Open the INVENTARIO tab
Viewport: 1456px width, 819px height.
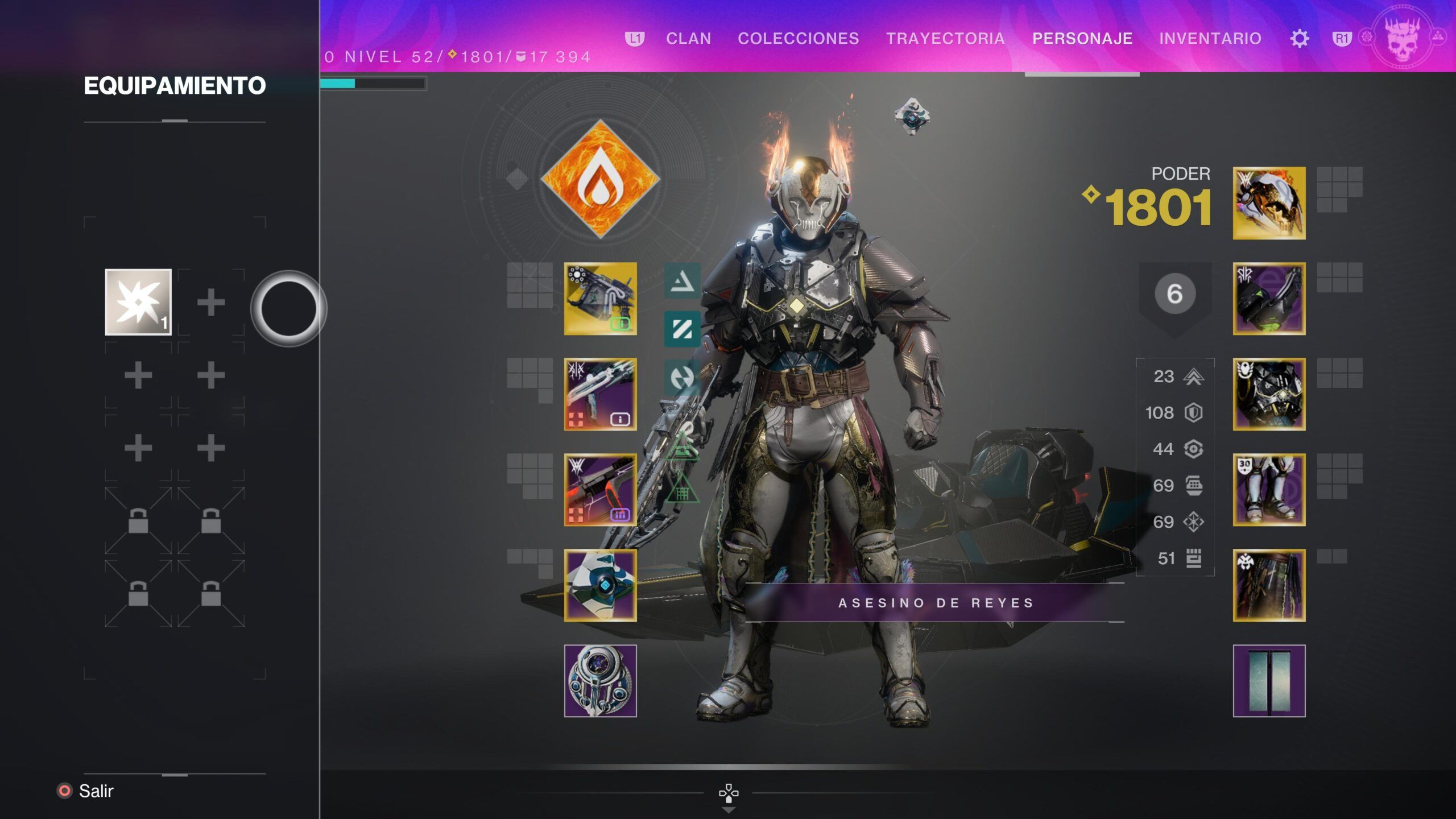click(1210, 39)
